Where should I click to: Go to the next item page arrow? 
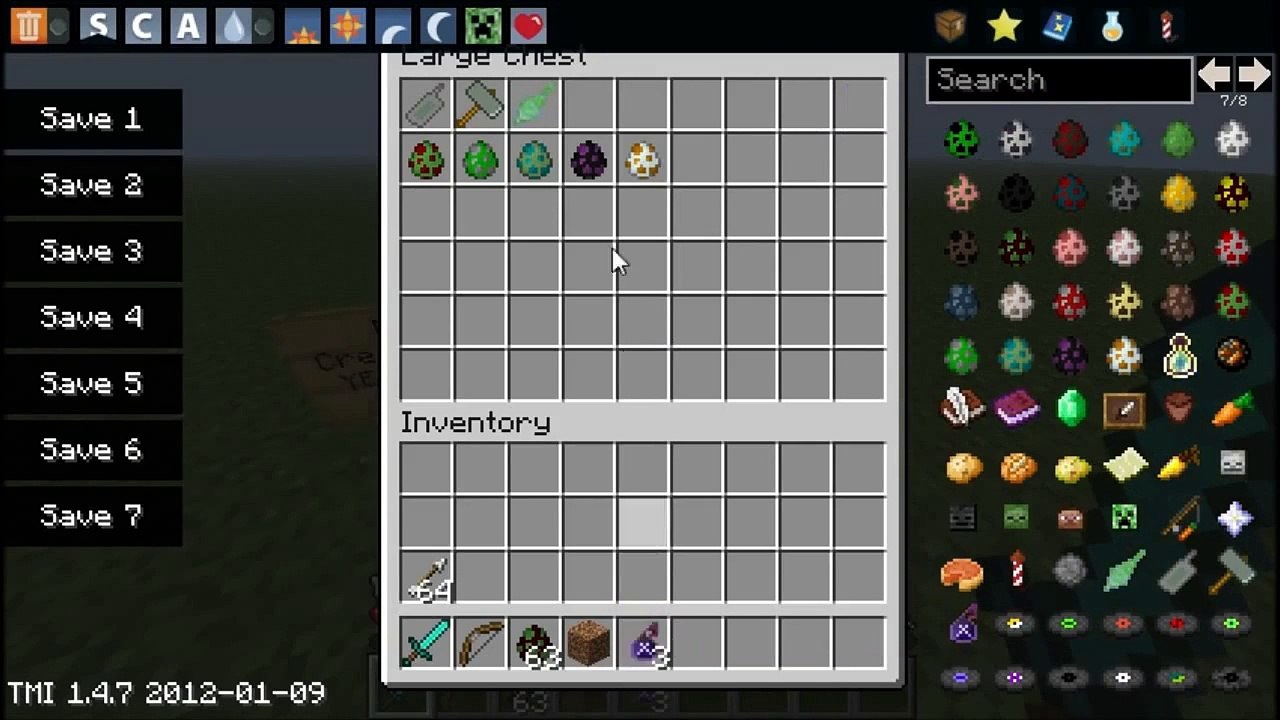1256,73
